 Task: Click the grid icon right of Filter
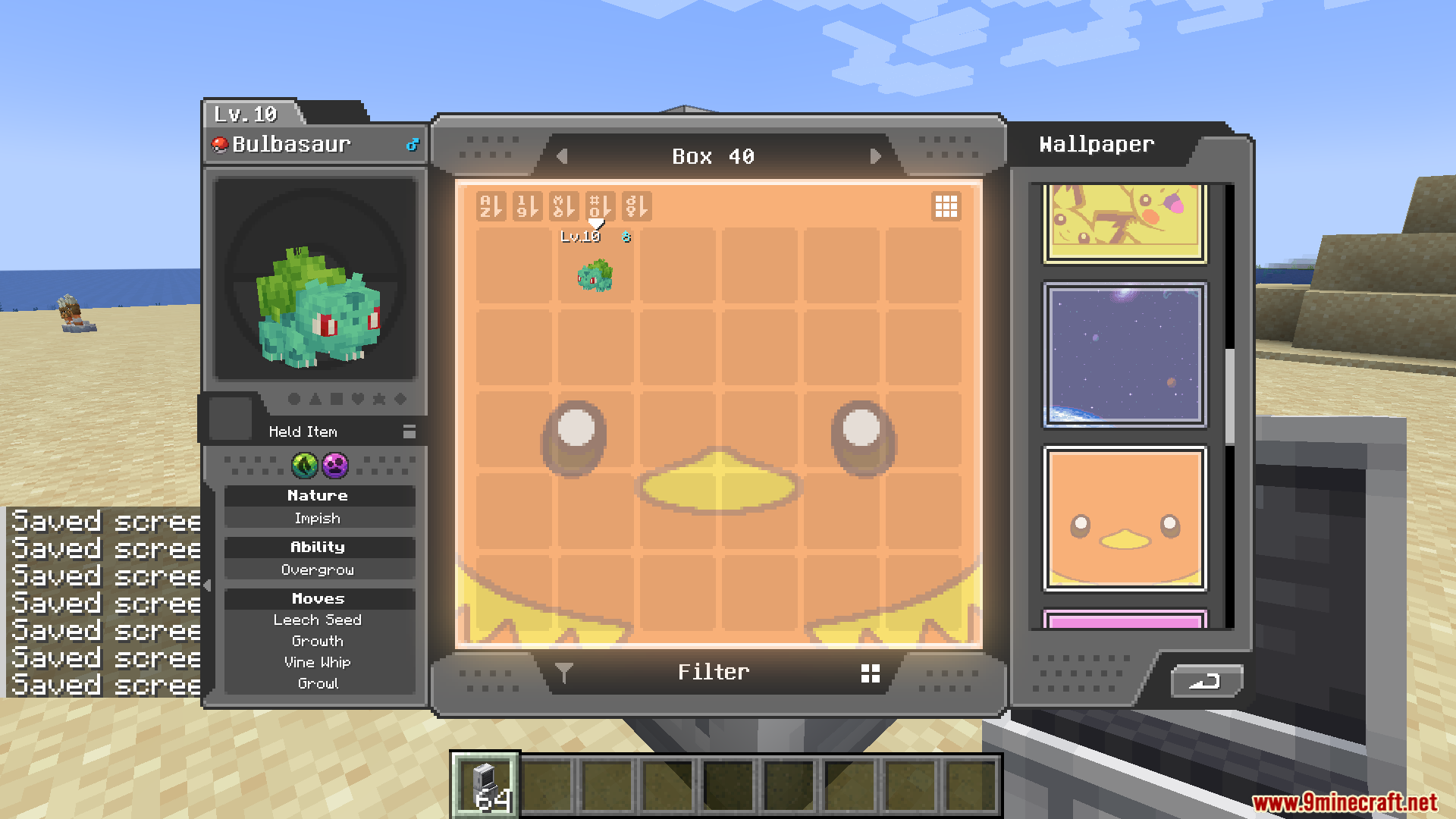click(869, 672)
